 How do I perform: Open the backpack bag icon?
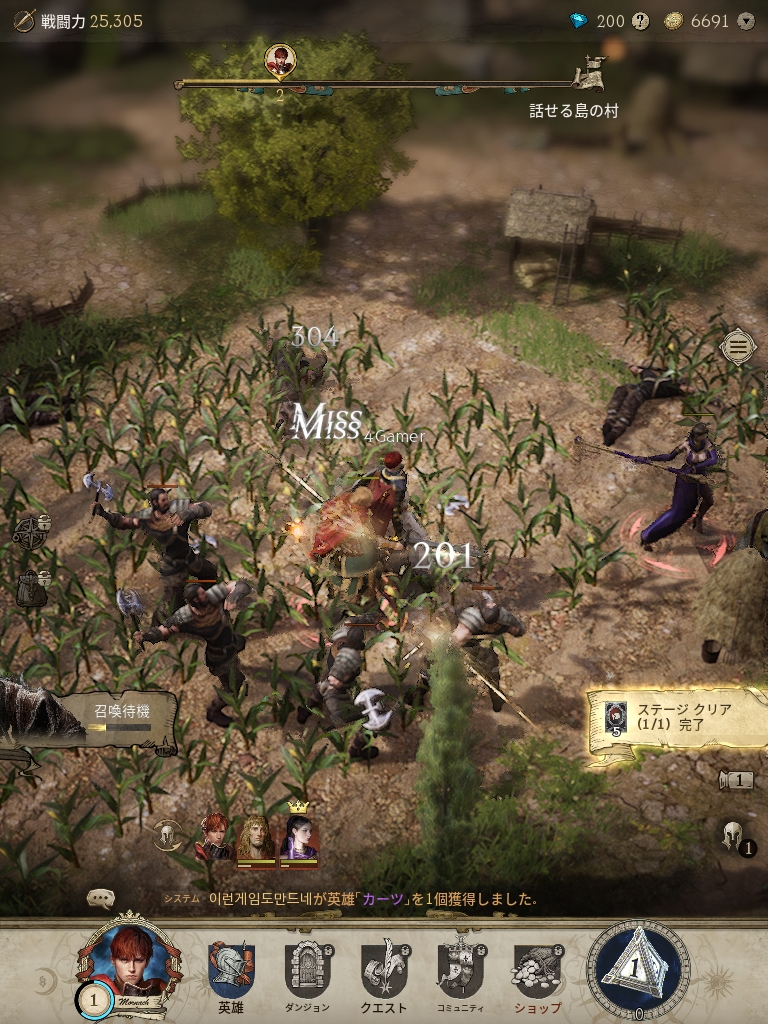tap(30, 588)
